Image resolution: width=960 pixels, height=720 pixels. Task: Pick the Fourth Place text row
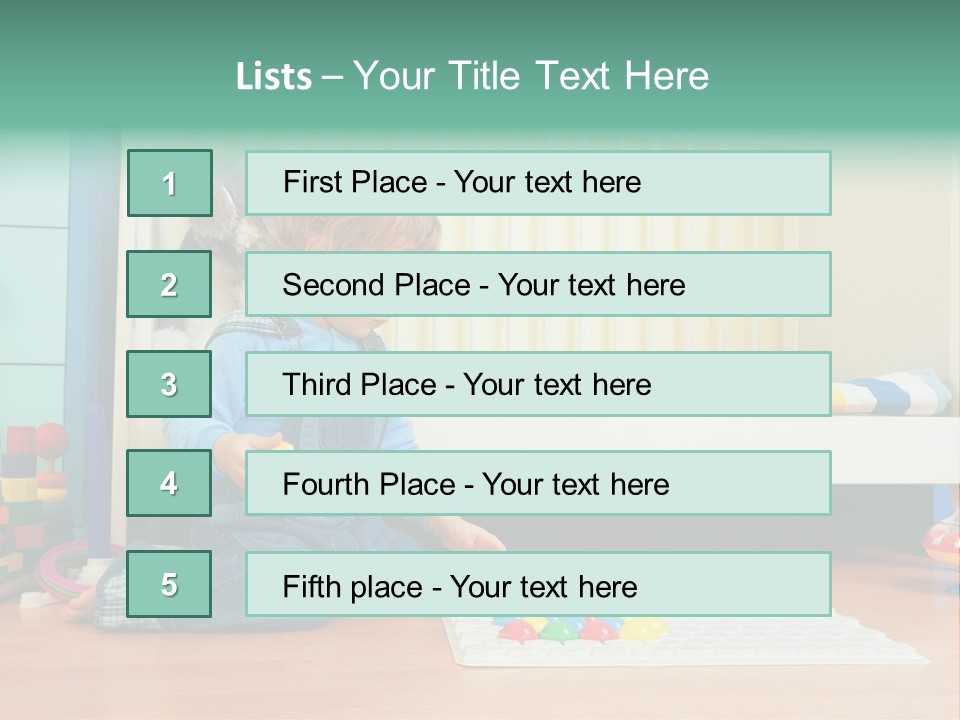pos(538,484)
